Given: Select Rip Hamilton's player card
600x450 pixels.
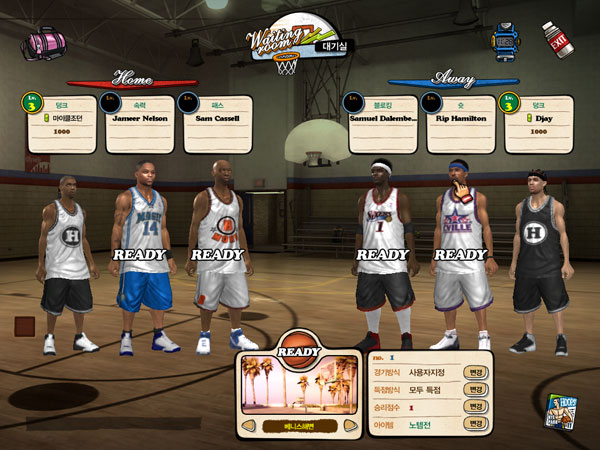Looking at the screenshot, I should 461,124.
